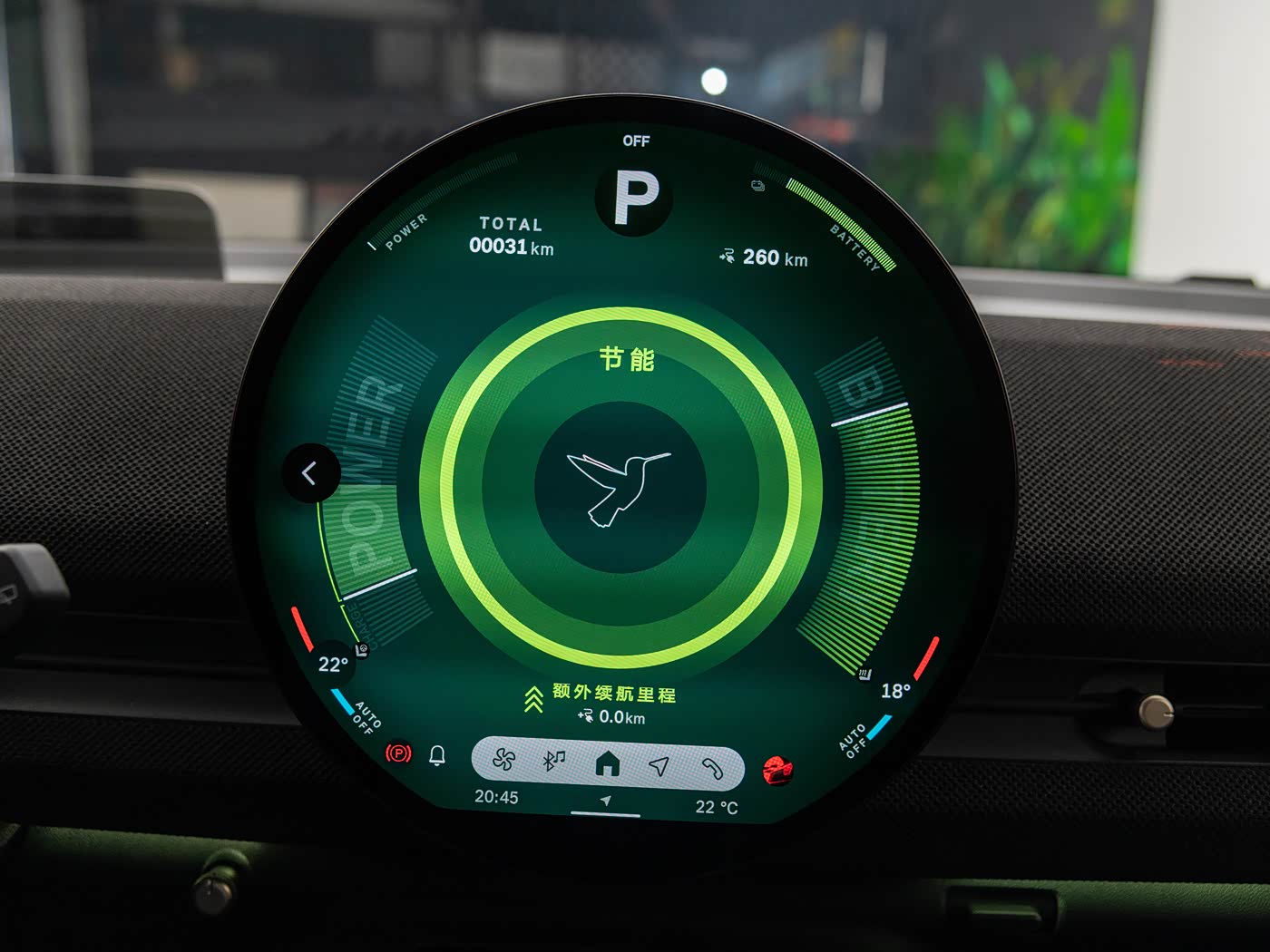Screen dimensions: 1270x952
Task: Go to the home screen
Action: tap(607, 764)
